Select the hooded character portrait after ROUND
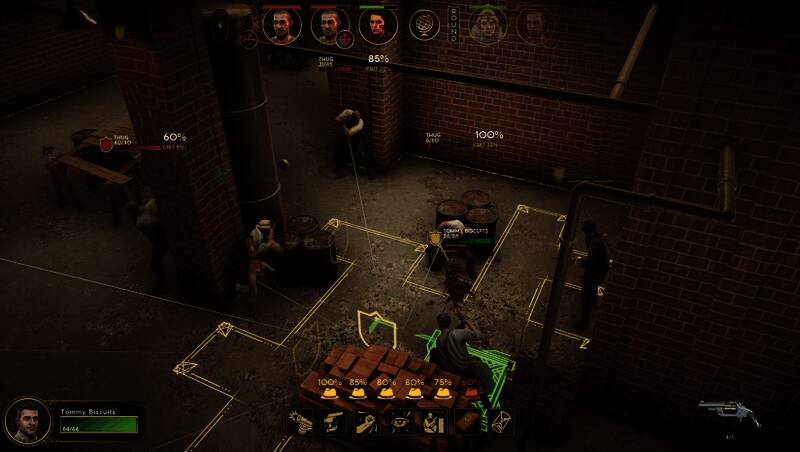 pyautogui.click(x=489, y=26)
